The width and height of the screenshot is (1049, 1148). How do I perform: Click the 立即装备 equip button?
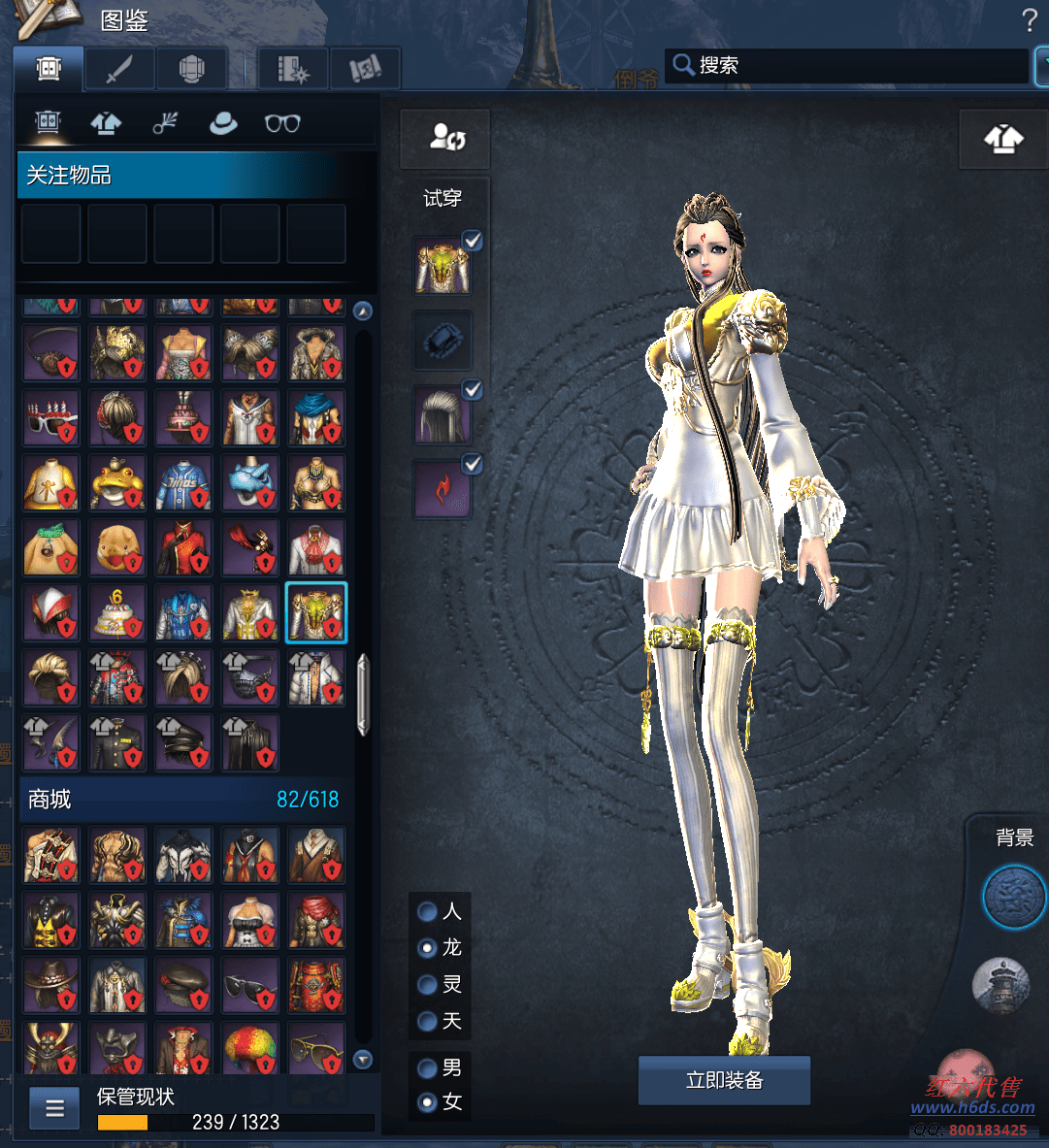pyautogui.click(x=724, y=1080)
